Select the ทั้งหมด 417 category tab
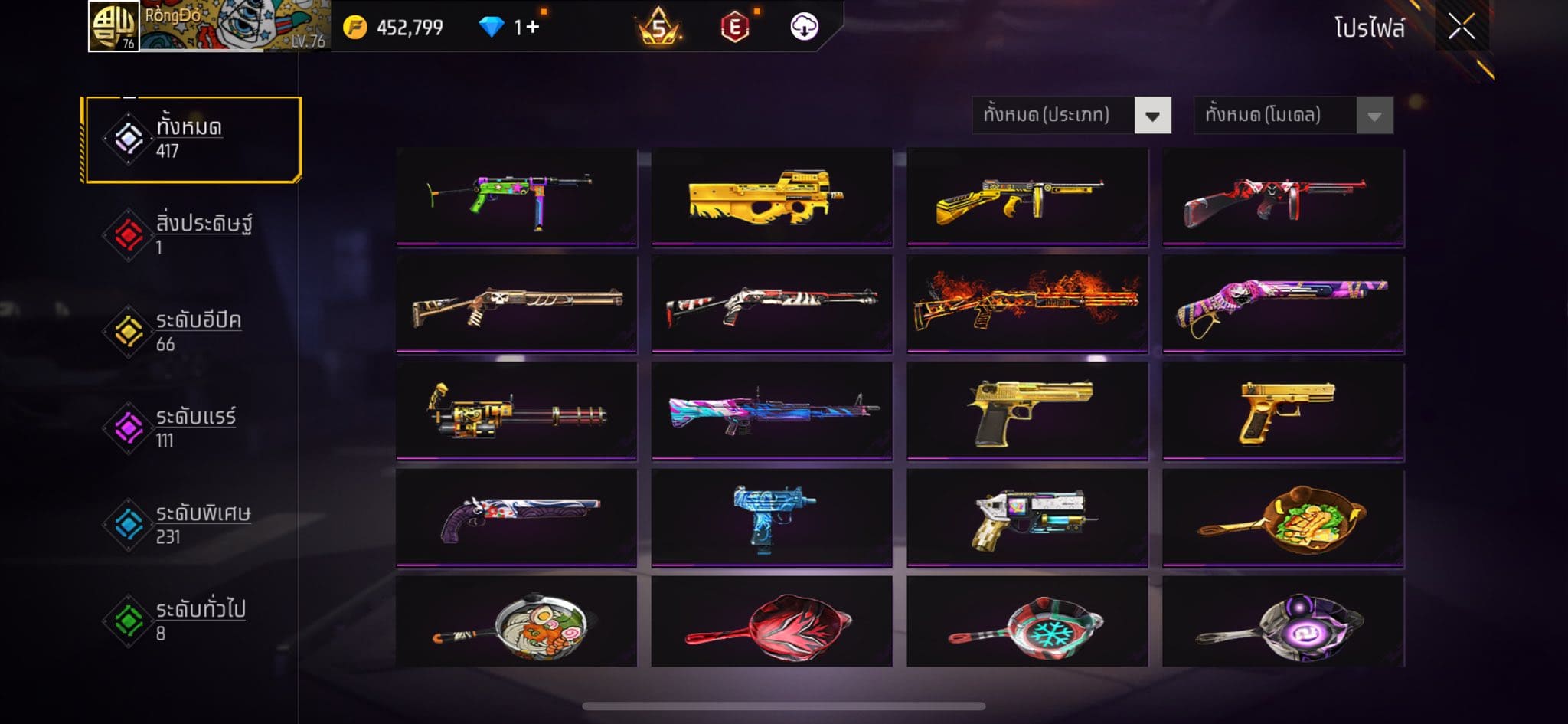 tap(192, 139)
